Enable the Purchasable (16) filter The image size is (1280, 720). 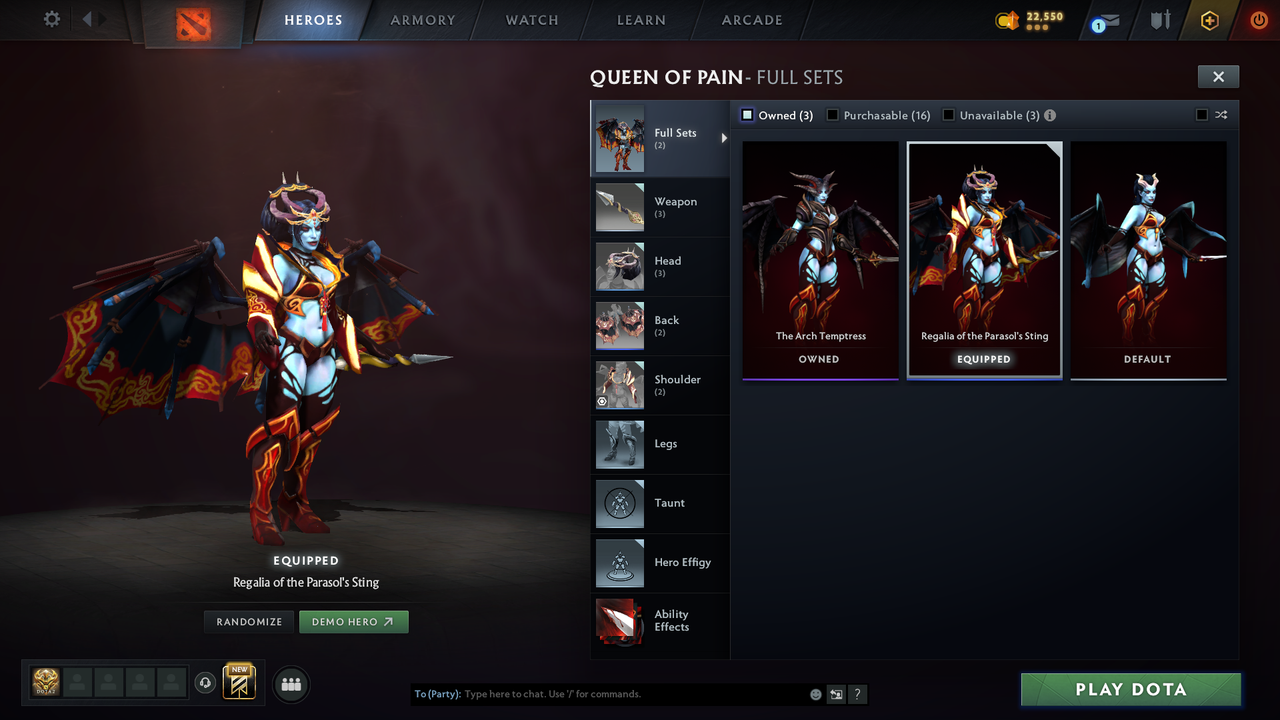832,115
